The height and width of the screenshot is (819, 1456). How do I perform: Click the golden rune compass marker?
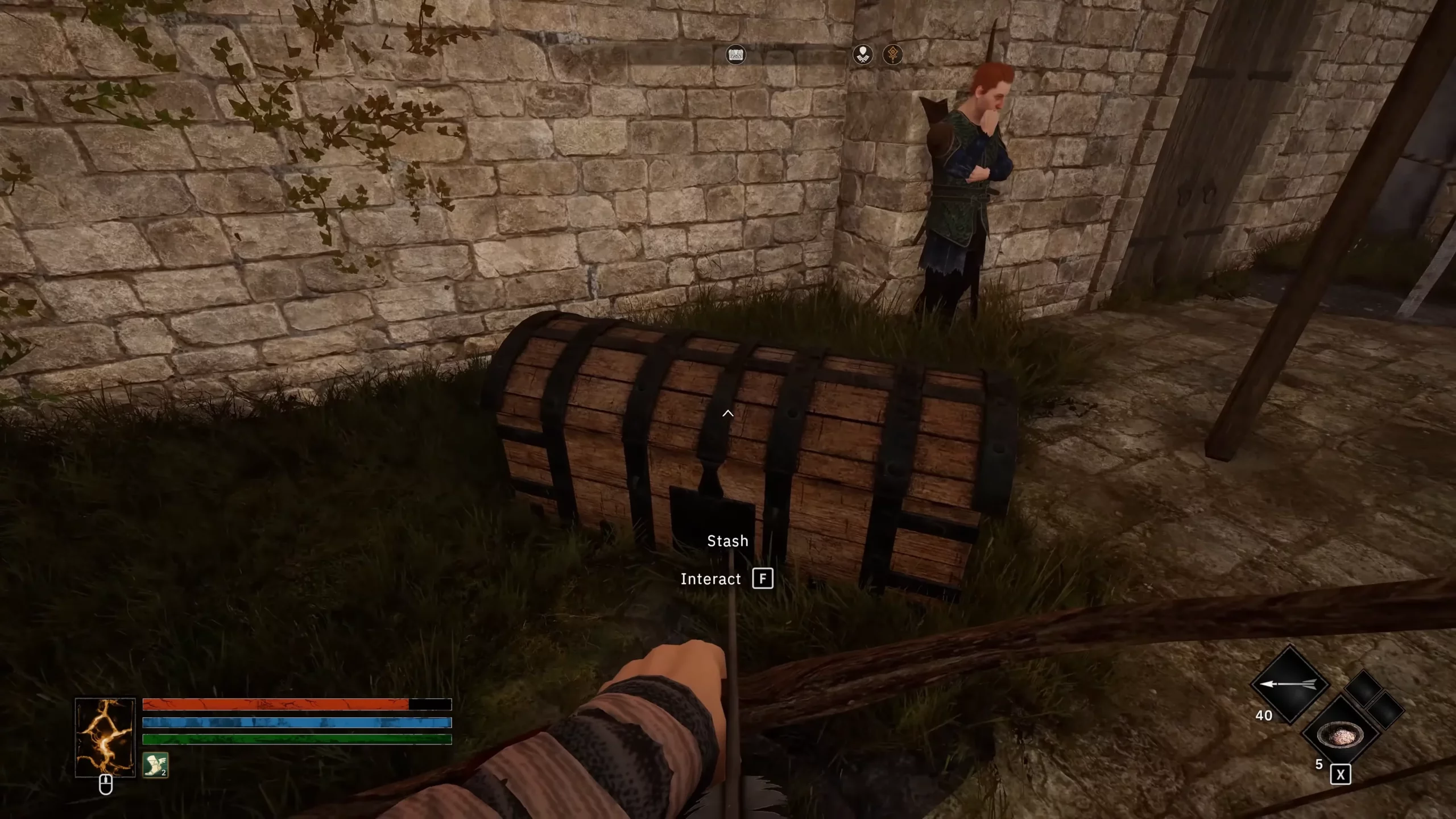click(x=892, y=55)
